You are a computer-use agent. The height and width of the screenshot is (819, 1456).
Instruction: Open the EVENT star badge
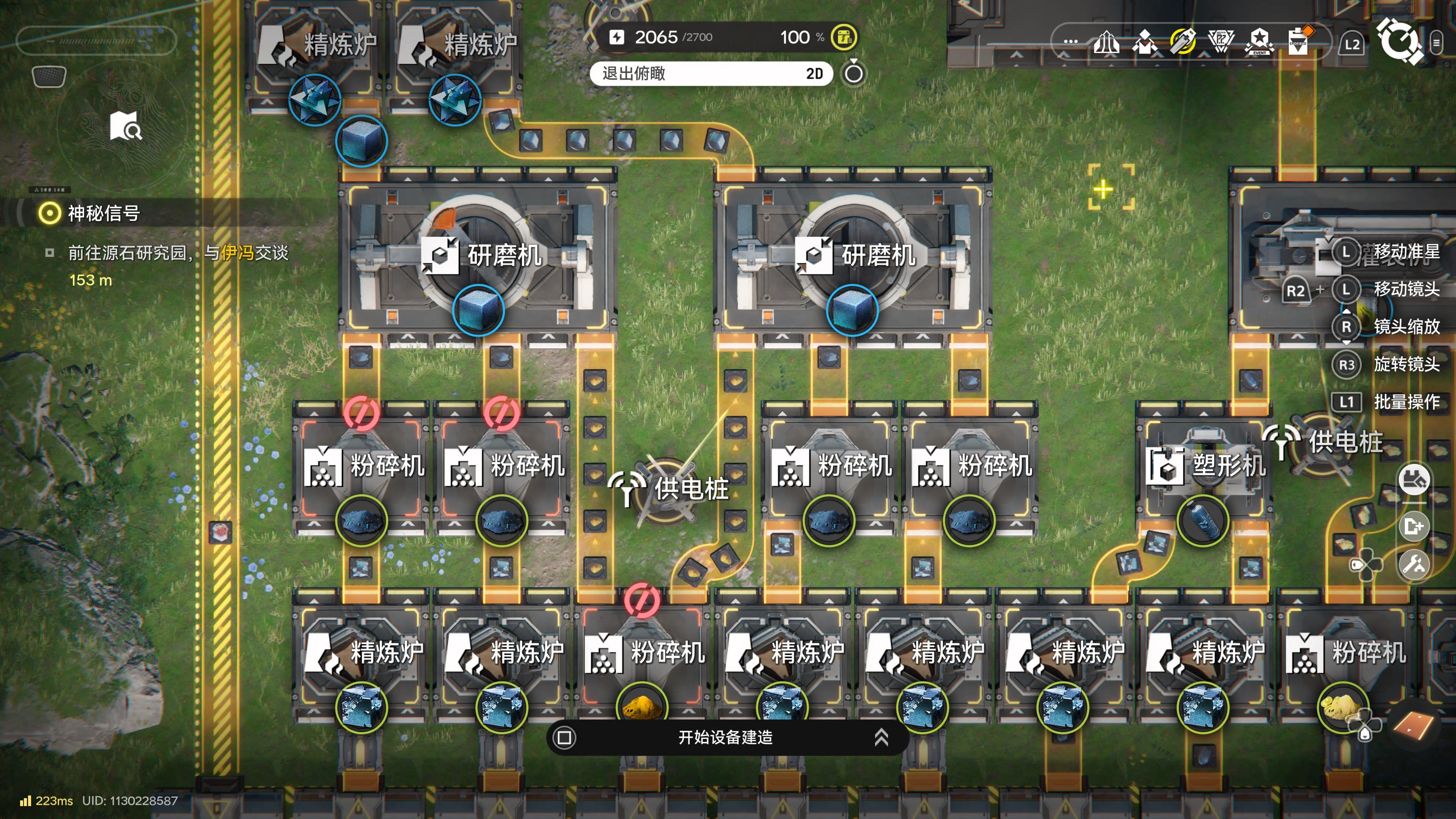[x=1259, y=42]
